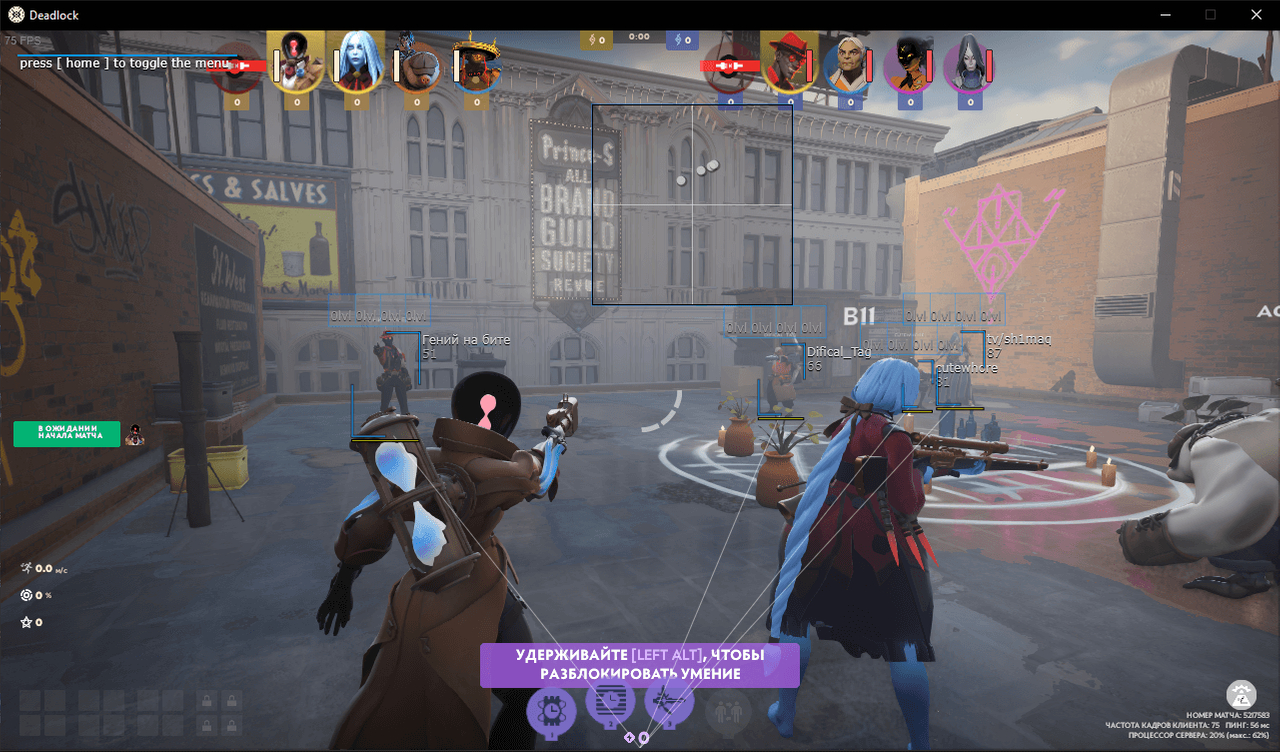This screenshot has width=1280, height=752.
Task: Expand the server performance info gear icon
Action: pos(1240,694)
